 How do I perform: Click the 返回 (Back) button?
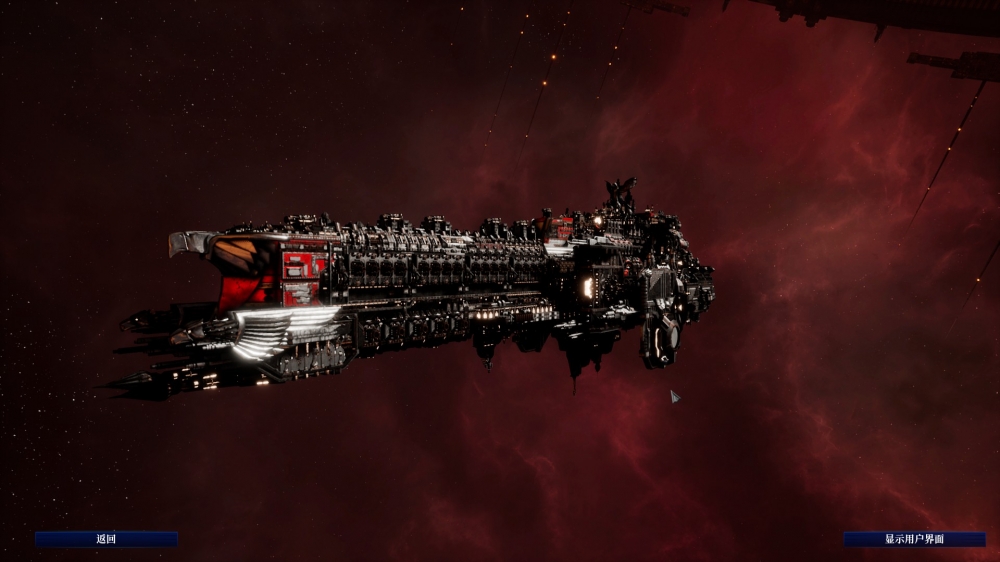pyautogui.click(x=106, y=539)
